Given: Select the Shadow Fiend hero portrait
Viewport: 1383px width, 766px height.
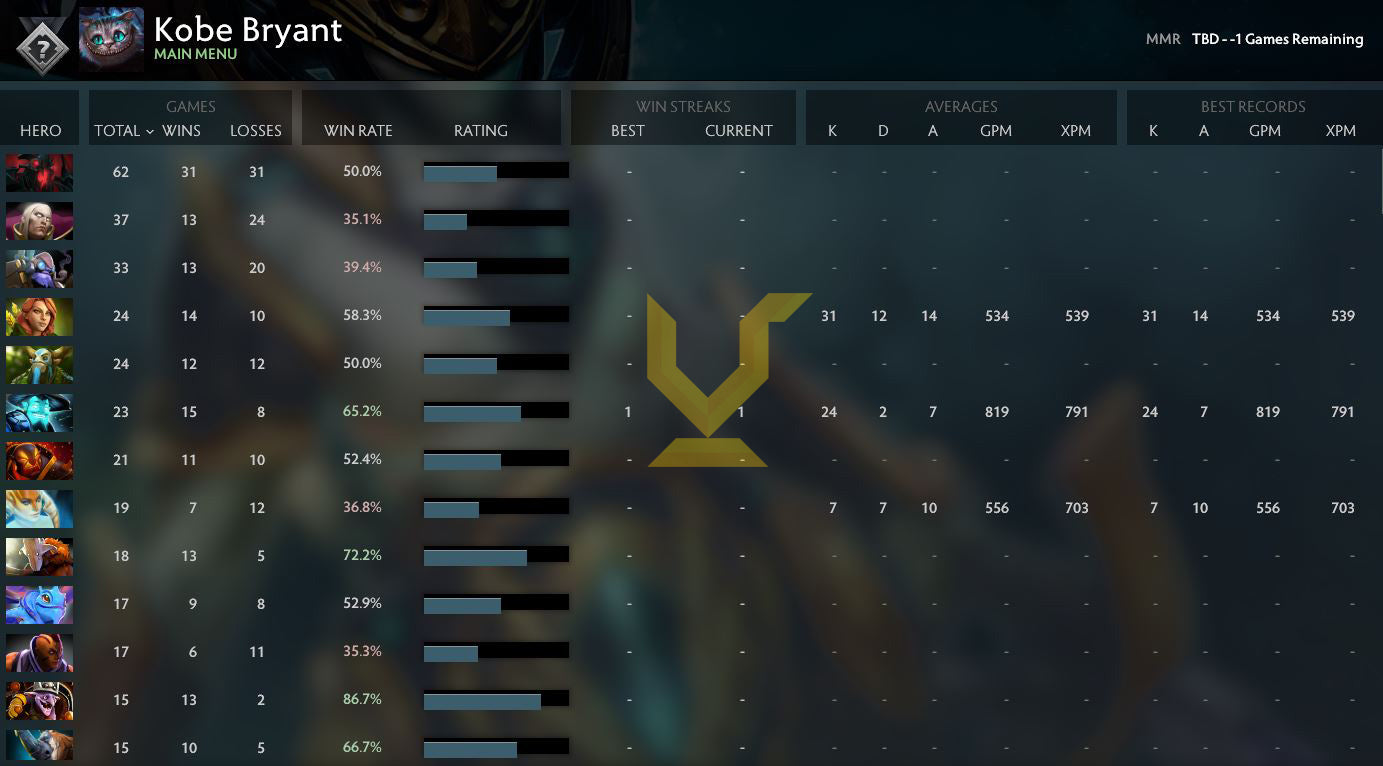Looking at the screenshot, I should pos(40,172).
